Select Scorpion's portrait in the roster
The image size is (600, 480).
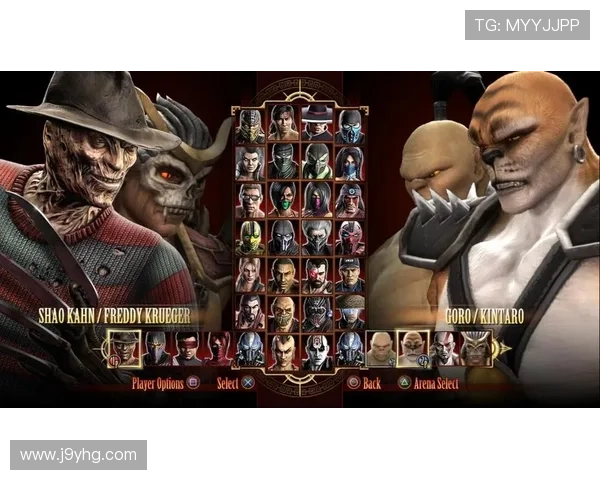[x=251, y=127]
